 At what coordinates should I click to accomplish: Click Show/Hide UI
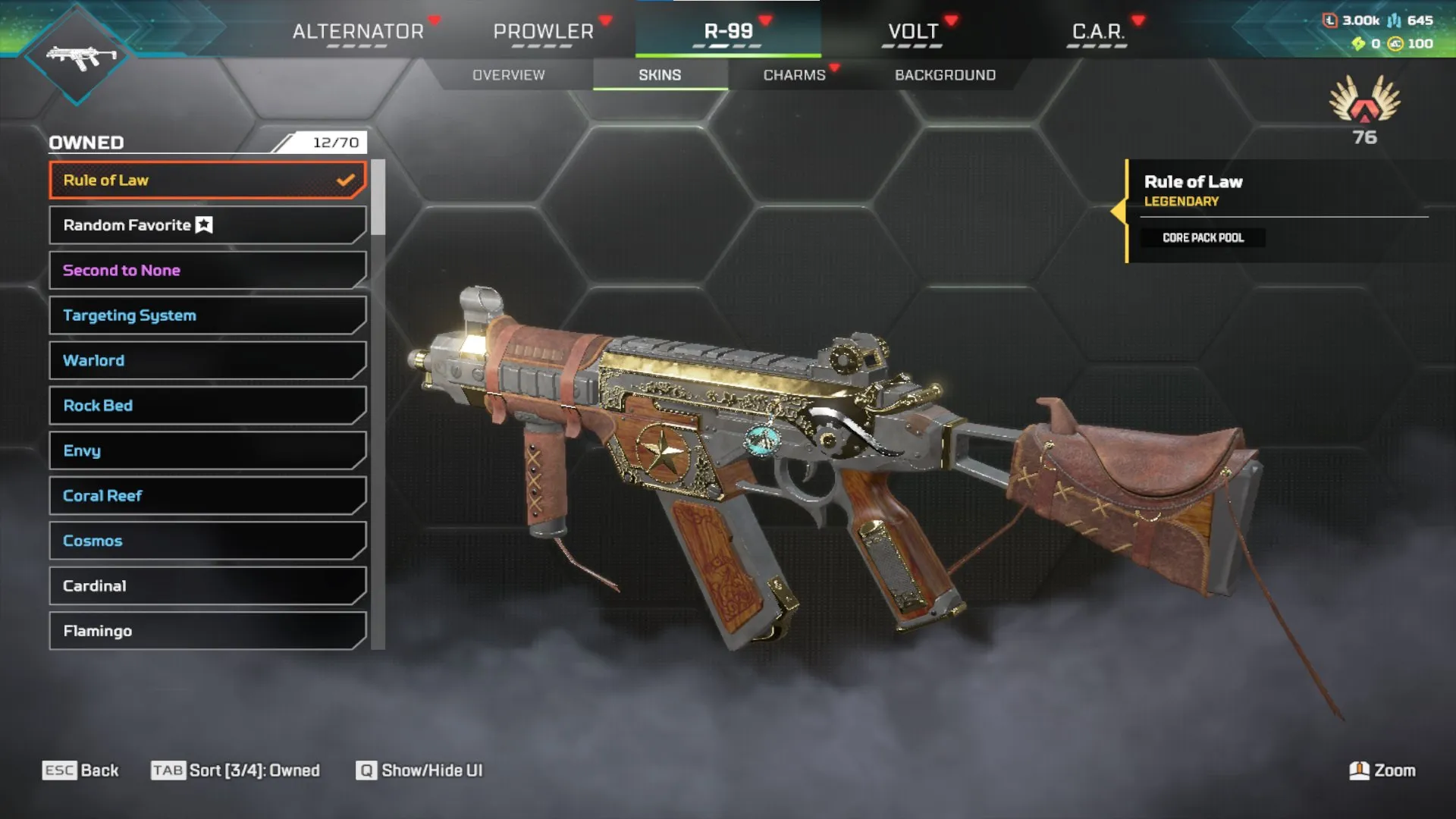tap(420, 770)
